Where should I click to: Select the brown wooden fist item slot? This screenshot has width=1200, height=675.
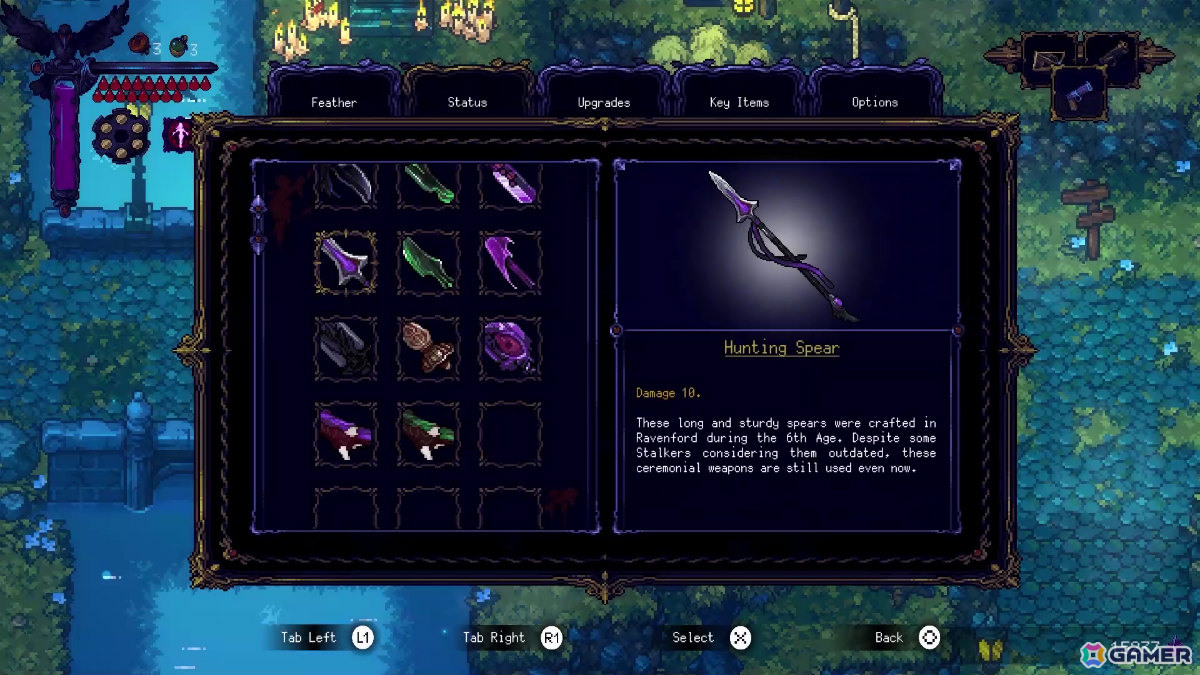[428, 348]
